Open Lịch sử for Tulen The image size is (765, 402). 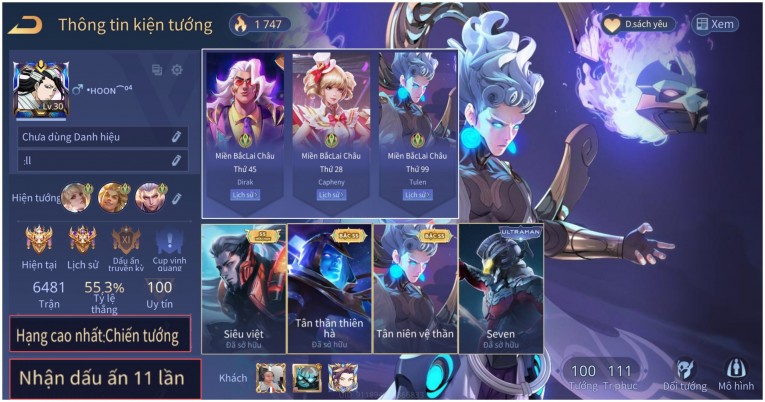[416, 196]
